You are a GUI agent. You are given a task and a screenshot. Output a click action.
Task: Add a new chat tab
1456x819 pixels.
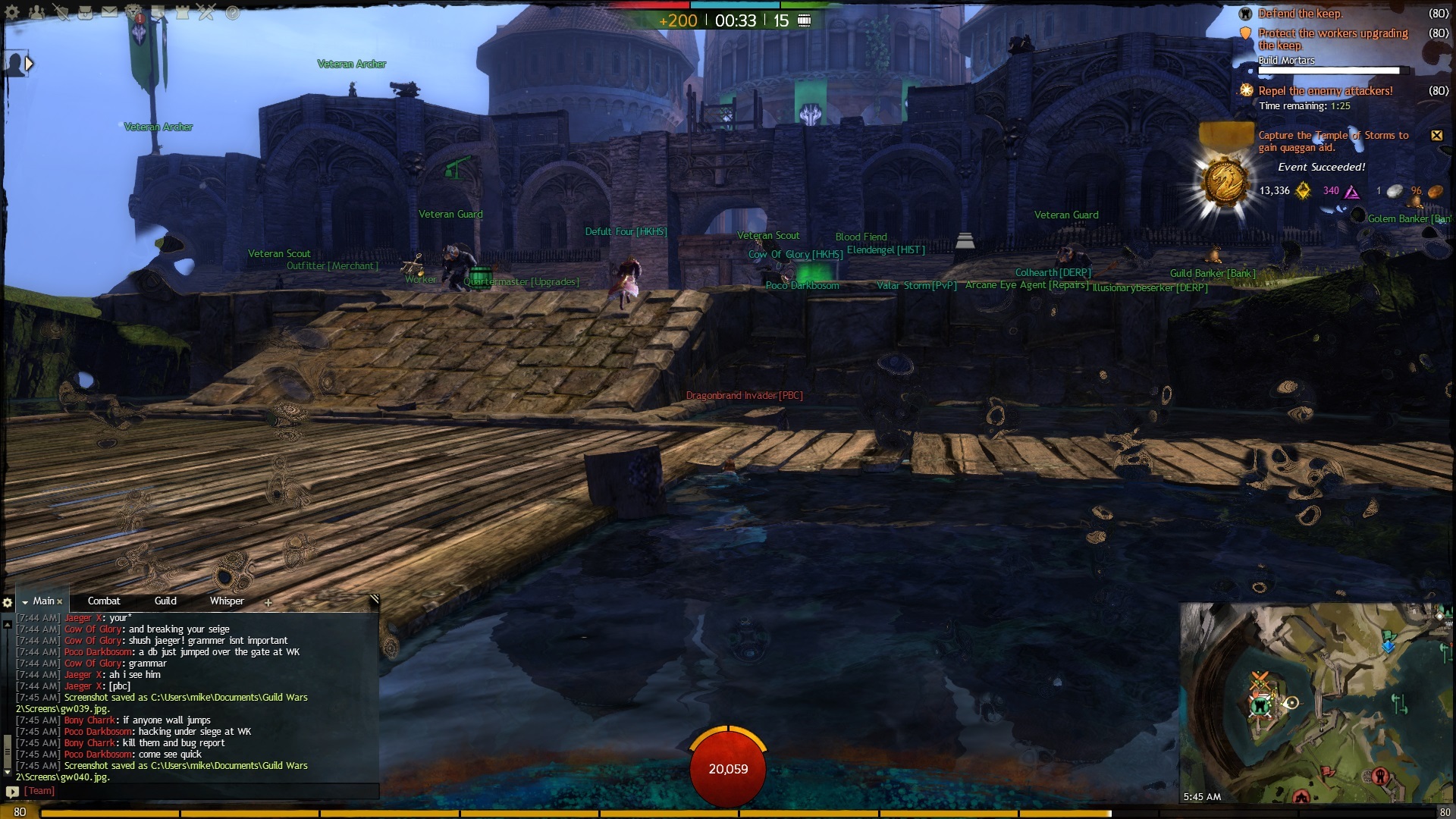[268, 603]
